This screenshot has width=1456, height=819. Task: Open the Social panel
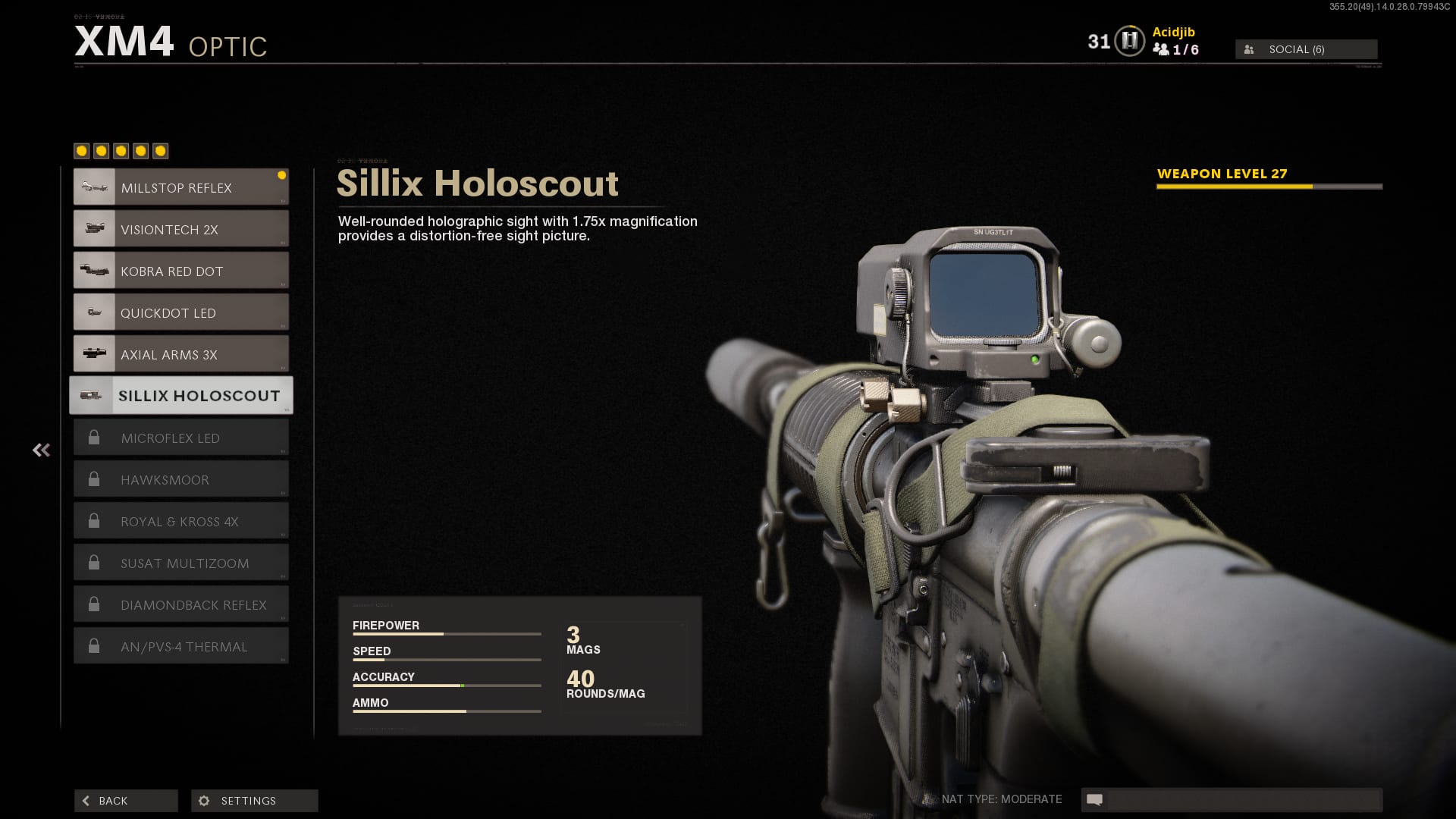pos(1306,49)
